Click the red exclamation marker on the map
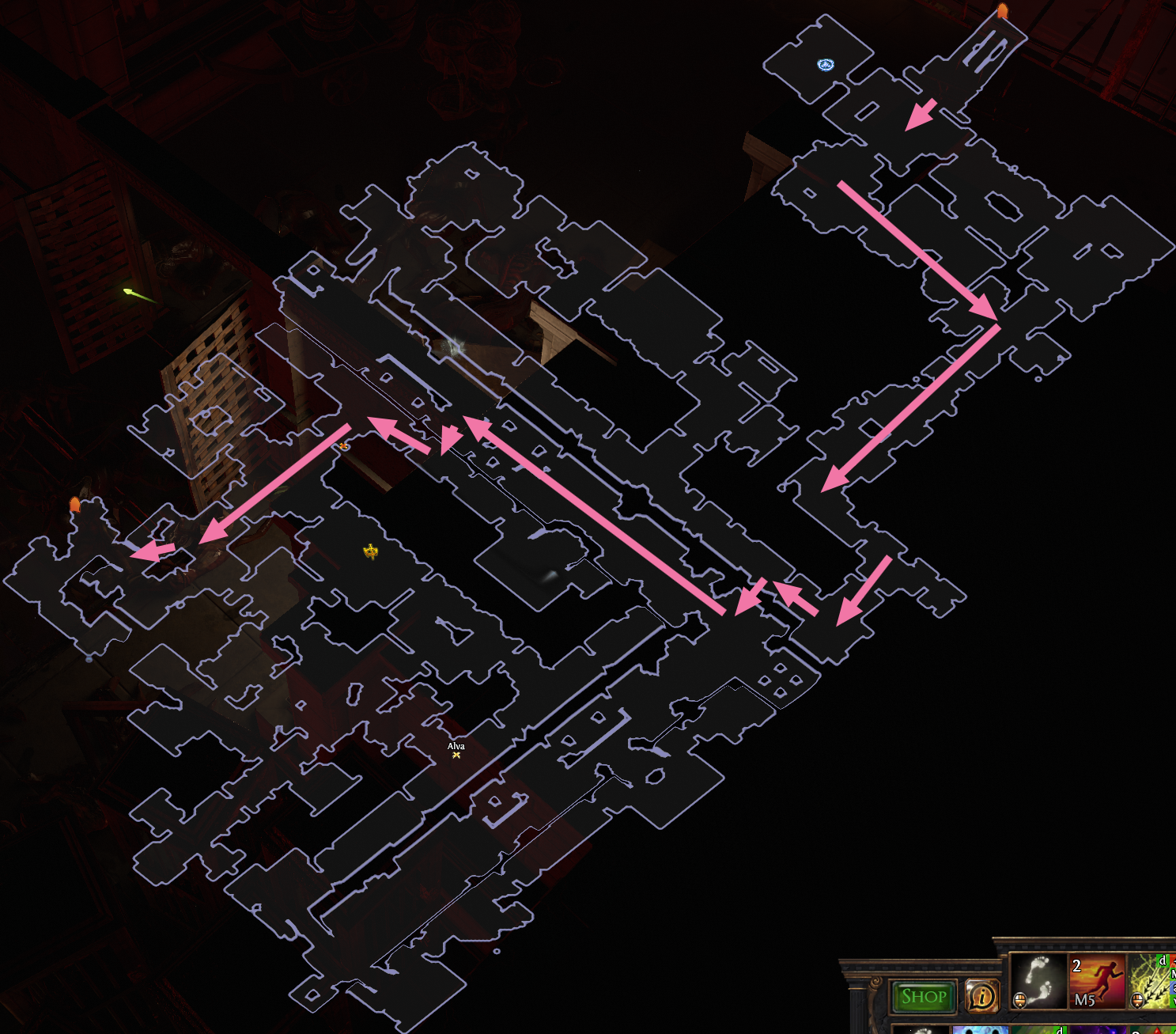Image resolution: width=1176 pixels, height=1034 pixels. pyautogui.click(x=344, y=445)
